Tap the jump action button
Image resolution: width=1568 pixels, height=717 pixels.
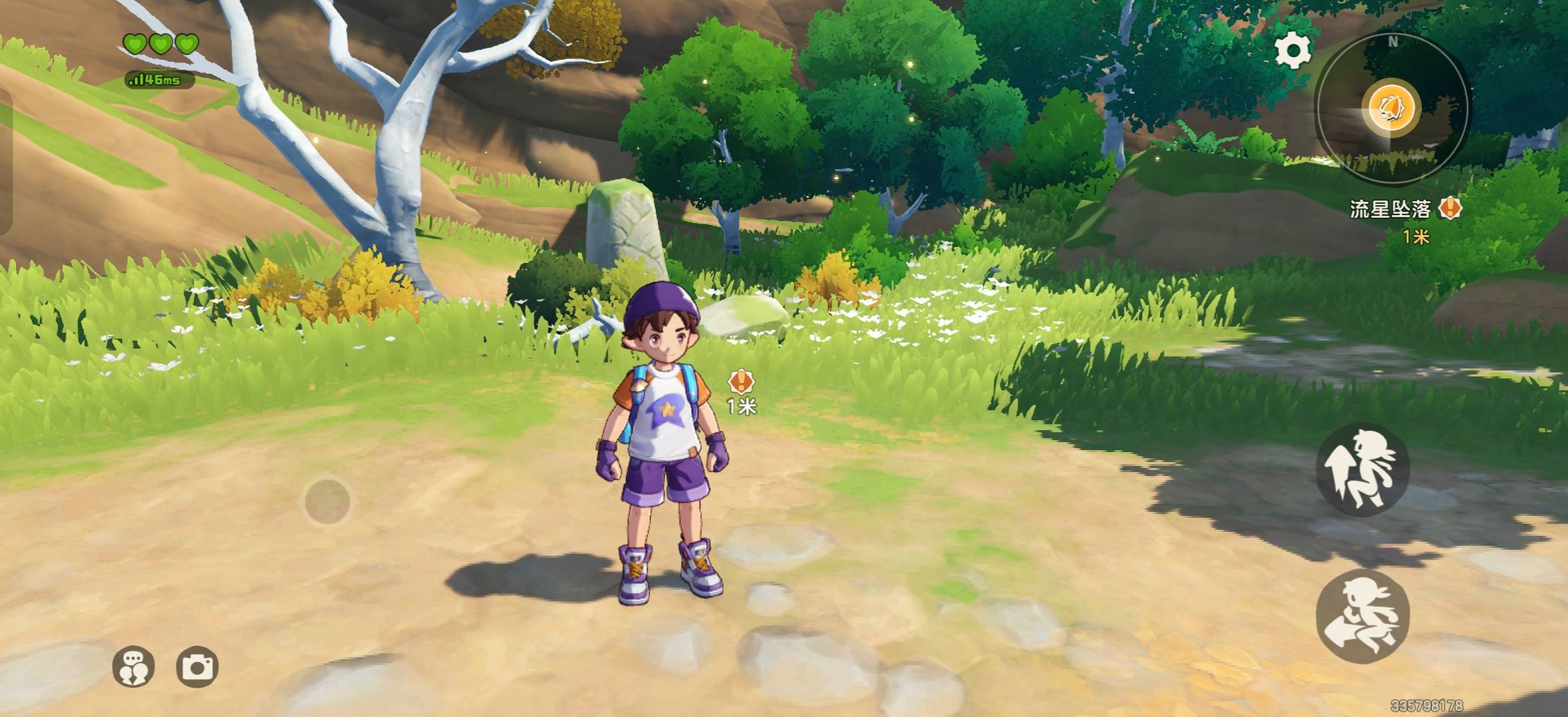[x=1362, y=469]
